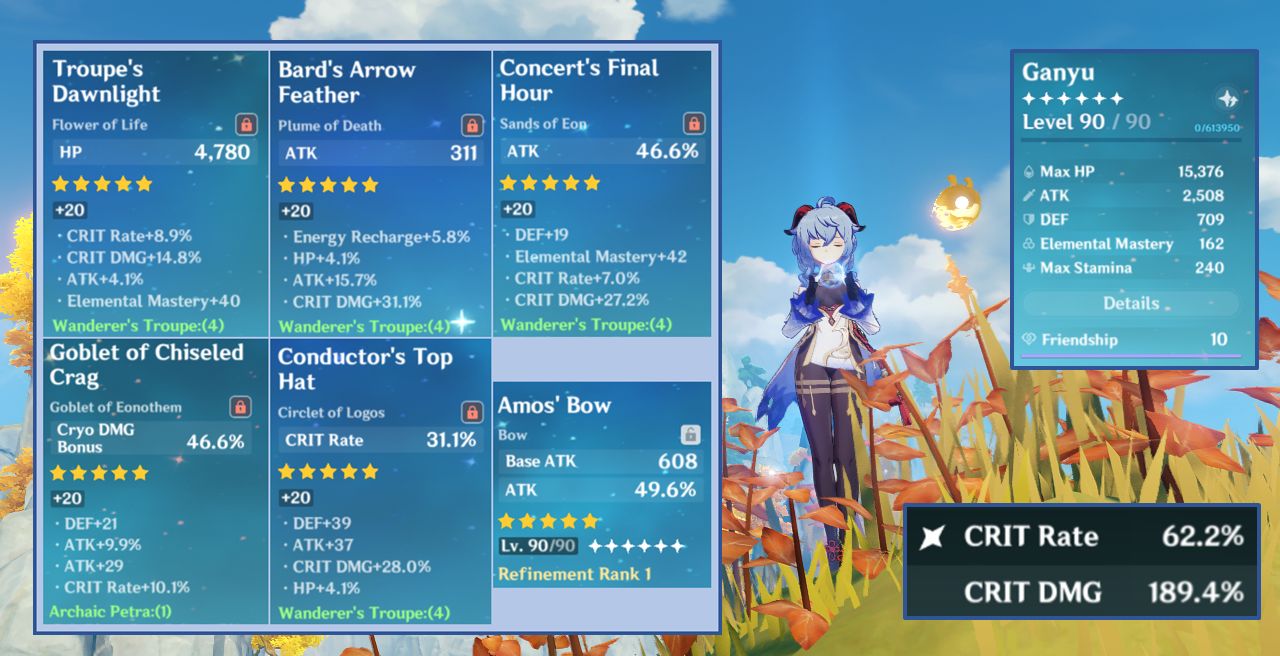Toggle the lock on Troupe's Dawnlight flower
1280x656 pixels.
point(246,124)
